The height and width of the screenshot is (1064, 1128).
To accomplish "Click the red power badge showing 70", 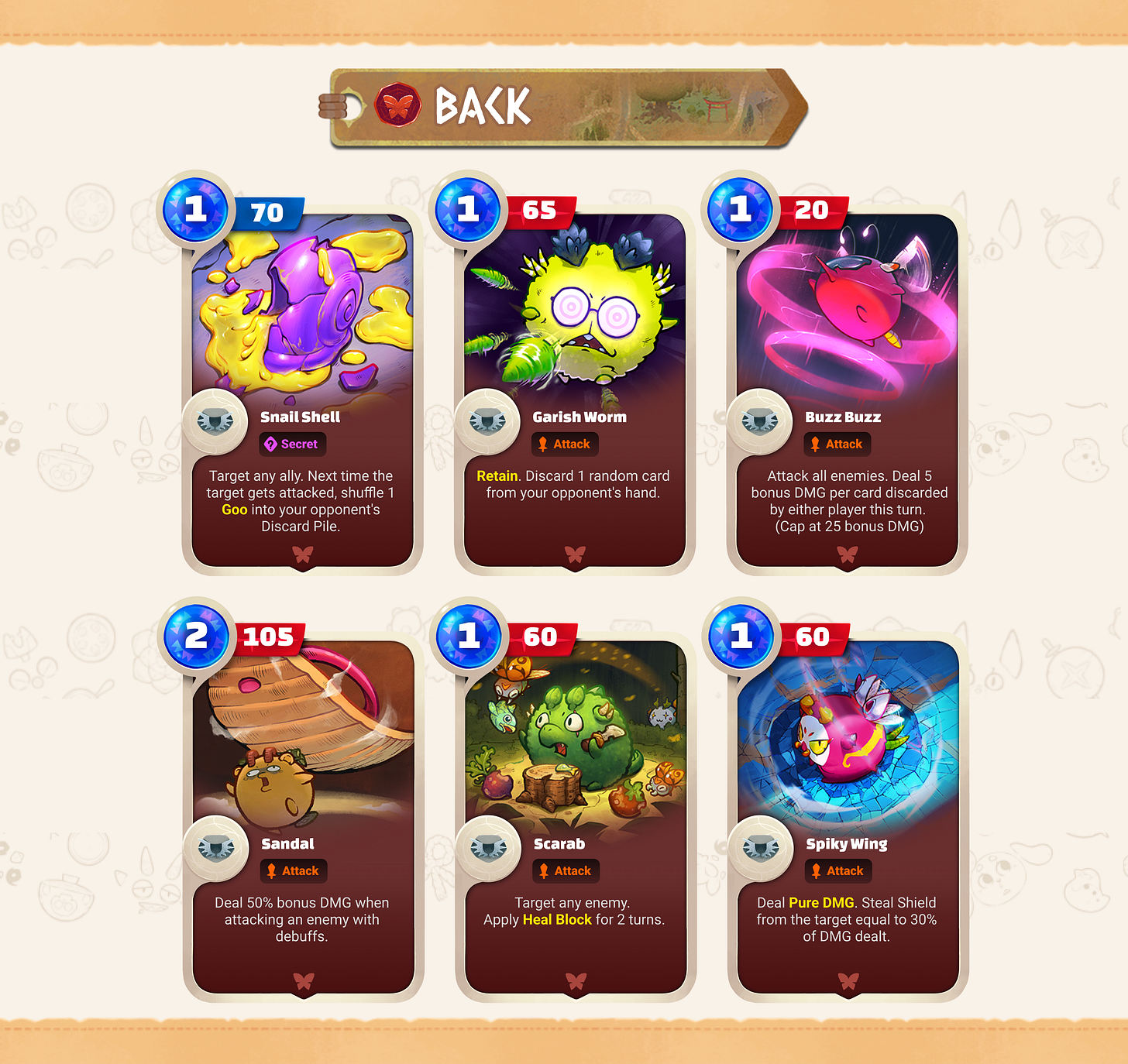I will click(x=269, y=212).
